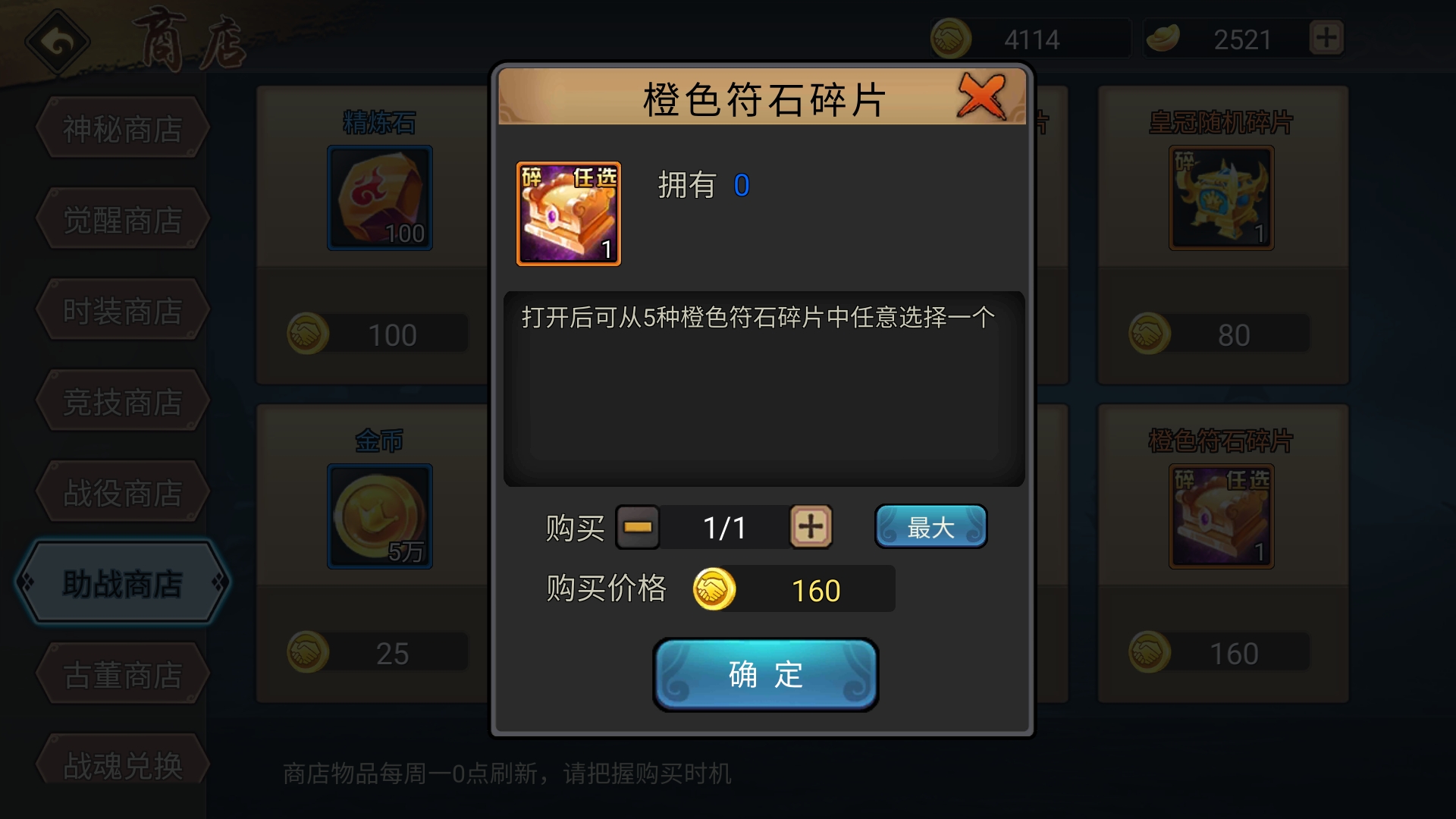Click the back arrow in top-left corner
Image resolution: width=1456 pixels, height=819 pixels.
coord(57,39)
